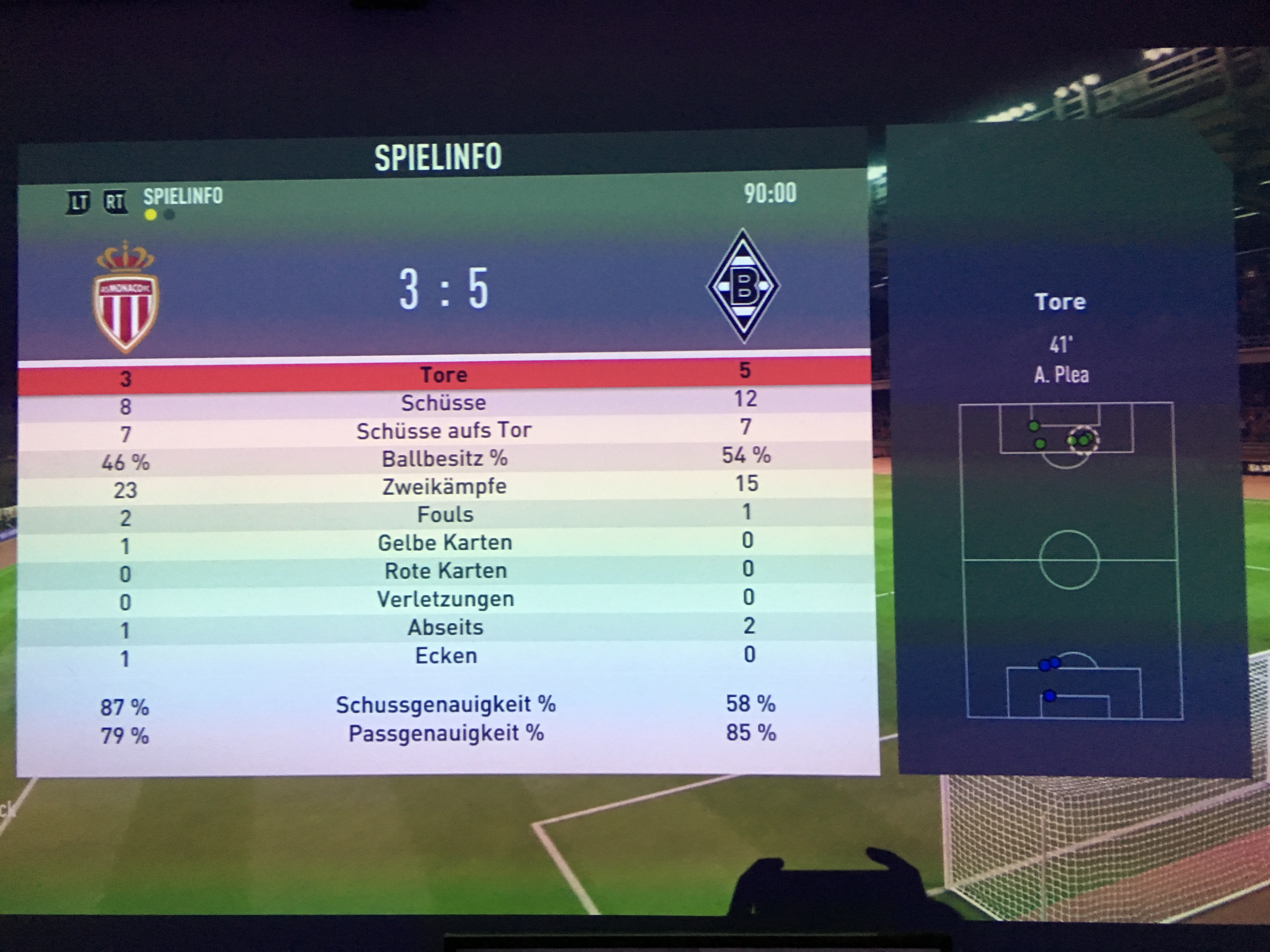Switch to the second page indicator dot
Screen dimensions: 1270x952
169,215
